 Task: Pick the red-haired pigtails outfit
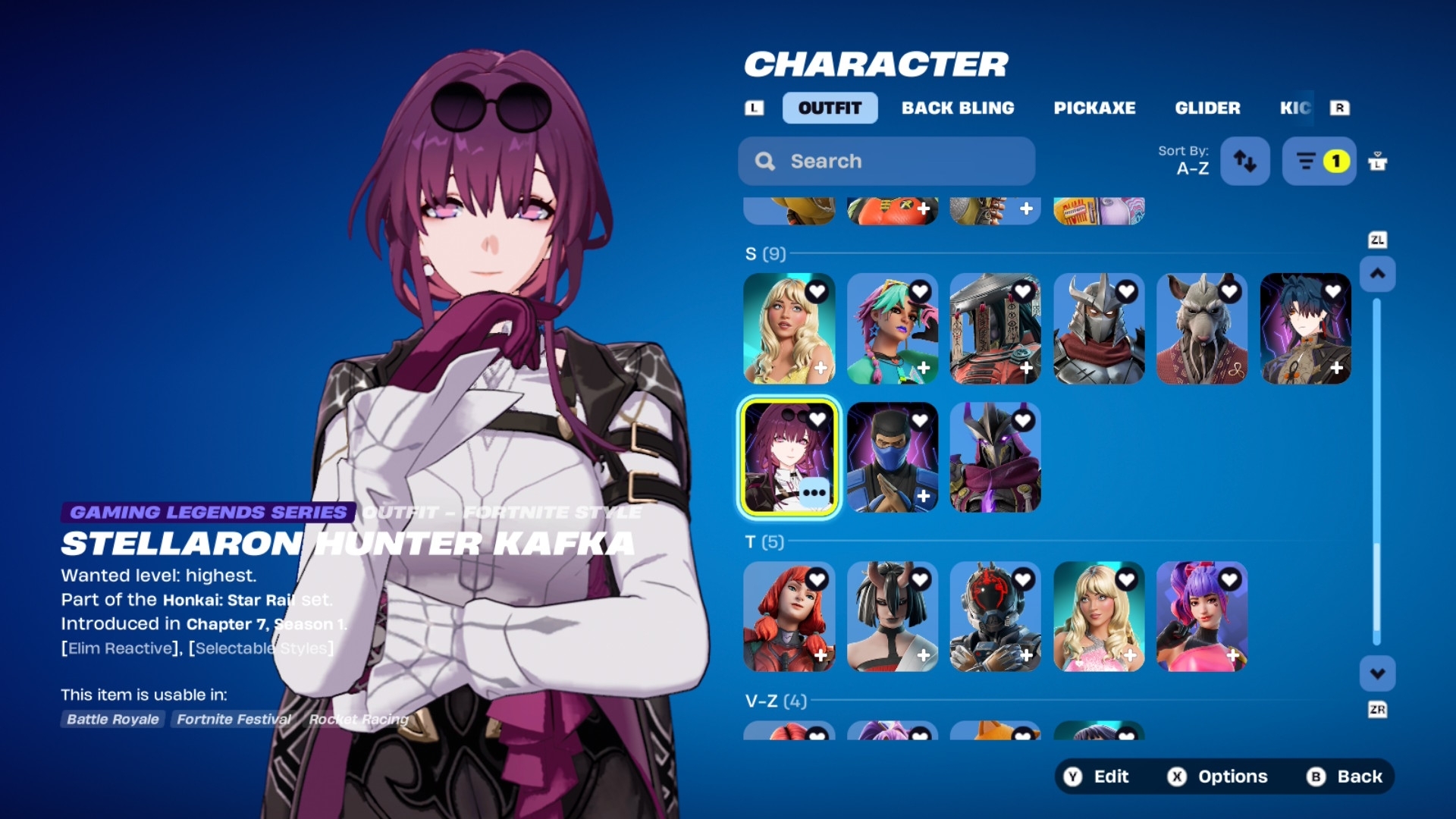789,617
